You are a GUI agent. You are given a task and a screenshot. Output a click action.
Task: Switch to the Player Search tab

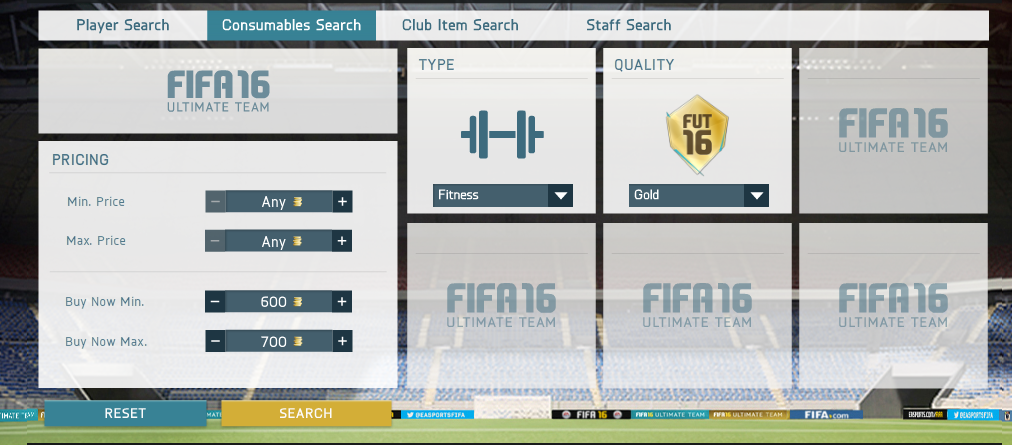point(123,25)
